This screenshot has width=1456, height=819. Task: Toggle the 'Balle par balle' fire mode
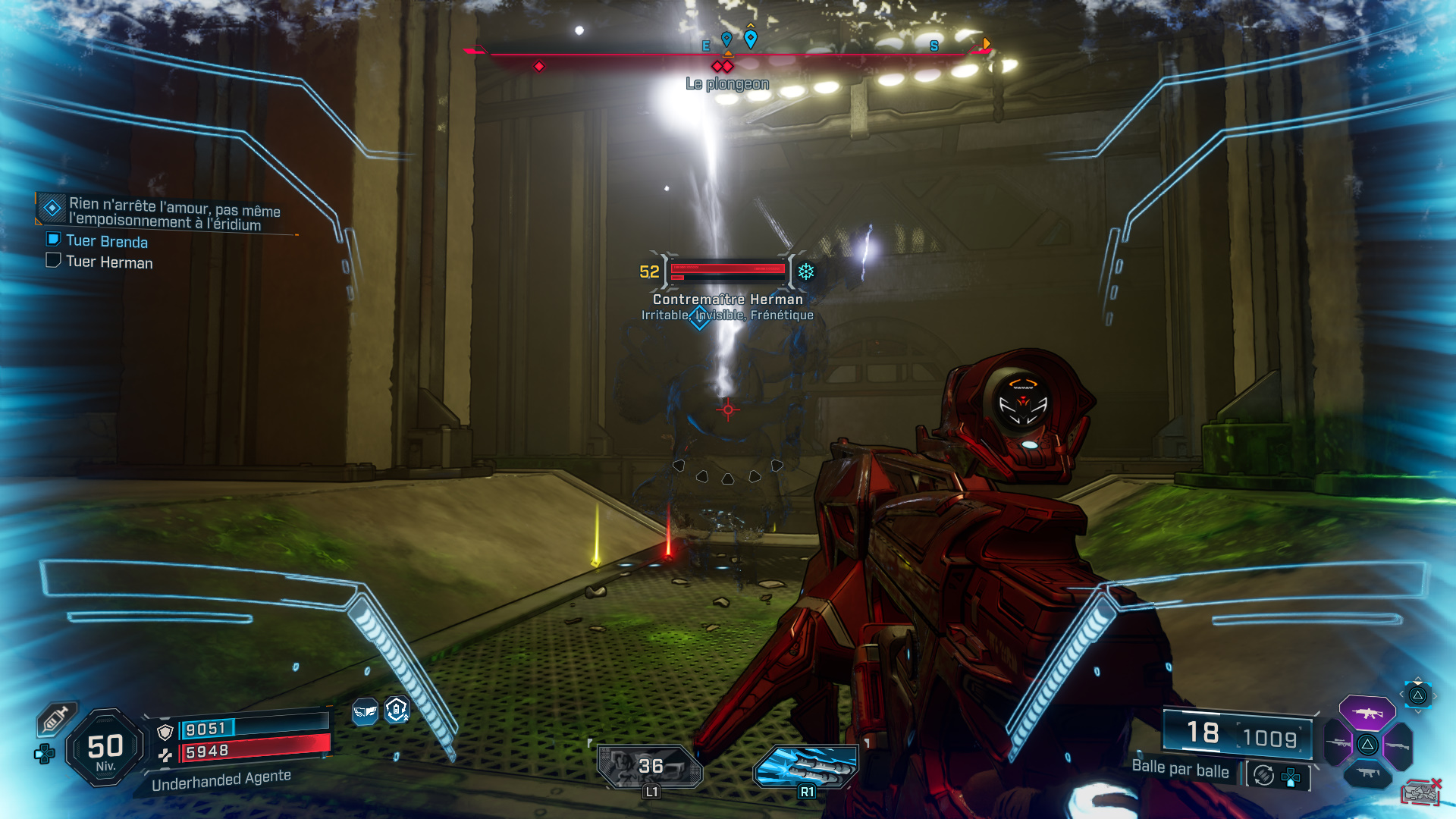(1180, 768)
